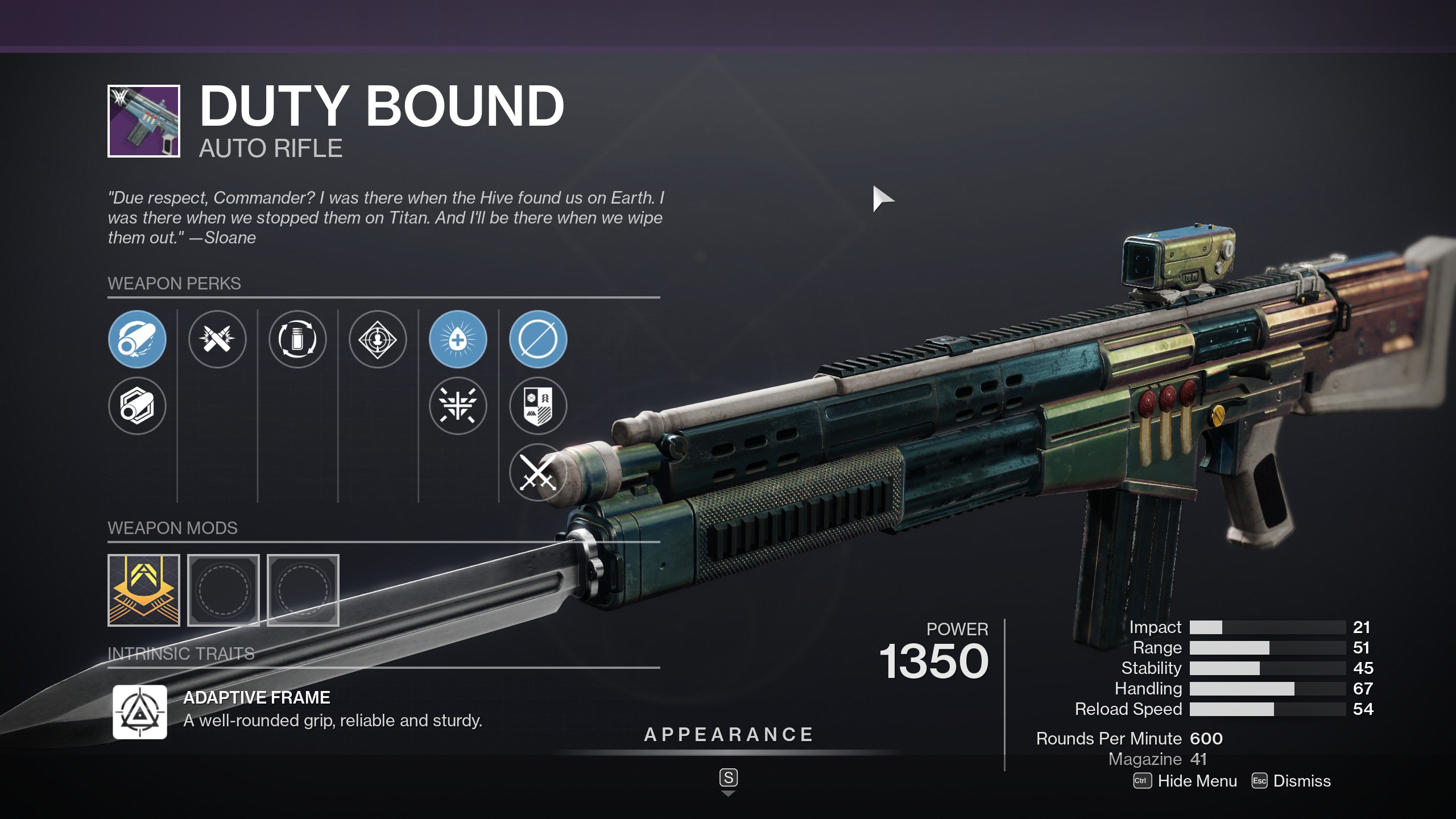This screenshot has width=1456, height=819.
Task: Dismiss the weapon inspection screen
Action: point(1292,781)
